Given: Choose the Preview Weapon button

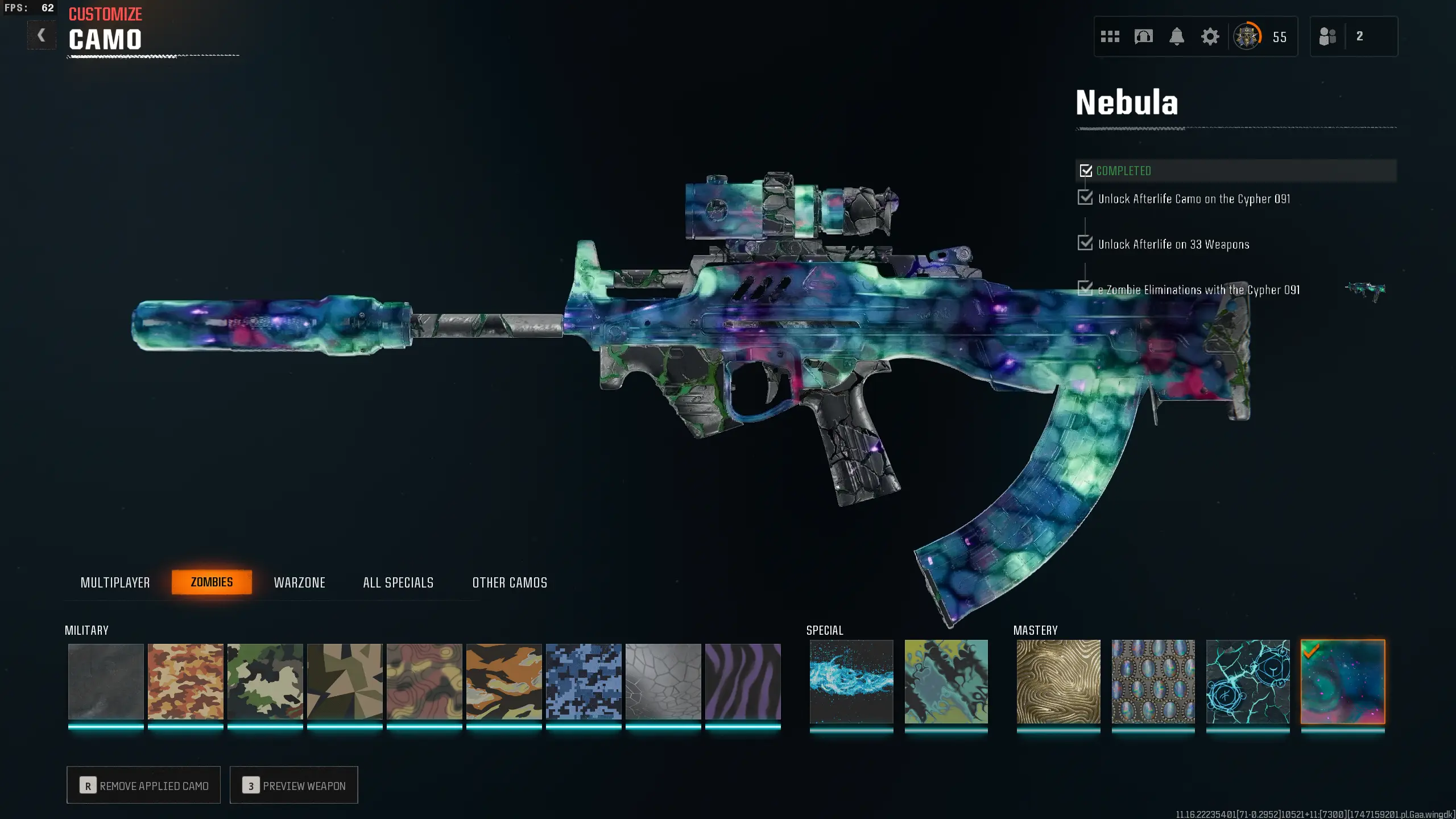Looking at the screenshot, I should (294, 785).
